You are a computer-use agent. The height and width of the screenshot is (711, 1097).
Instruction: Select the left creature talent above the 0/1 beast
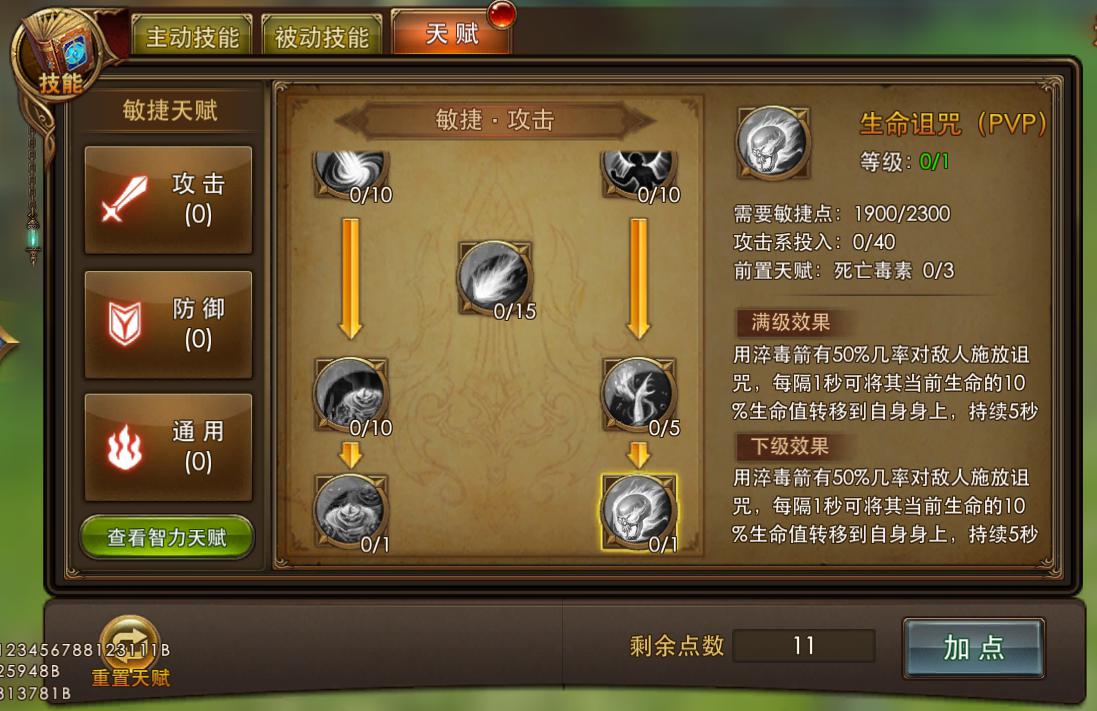click(350, 393)
